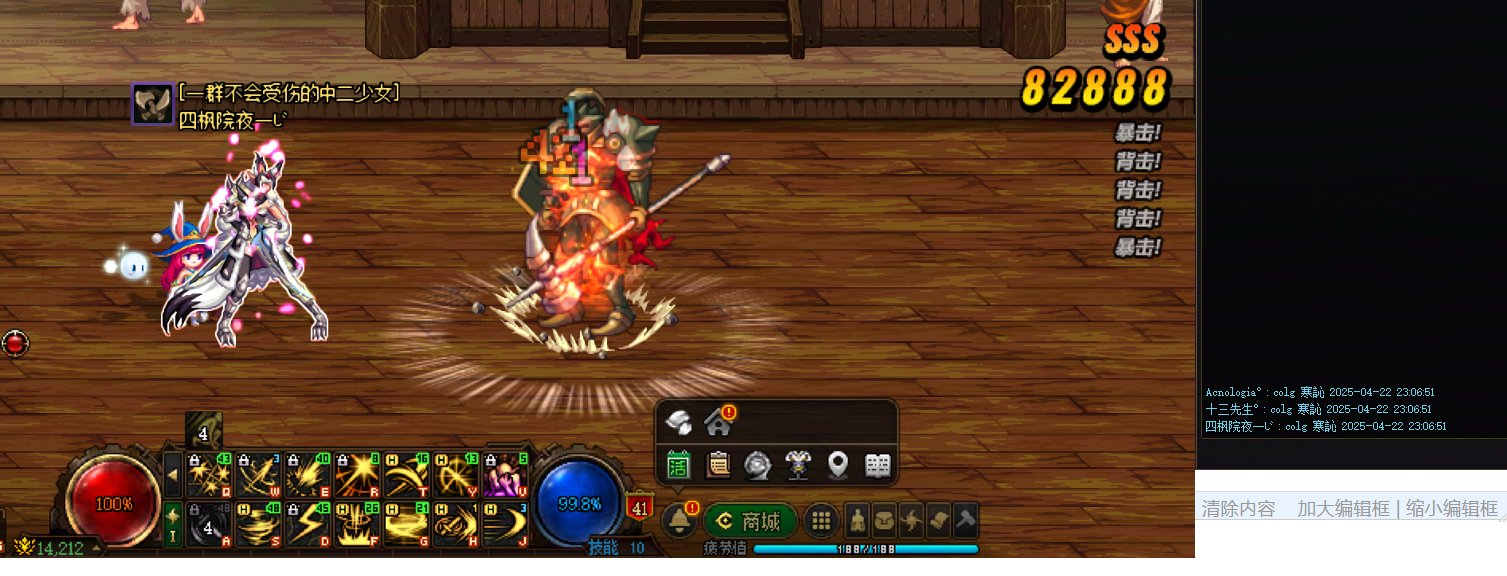Open the armor mannequin icon
This screenshot has width=1507, height=576.
pyautogui.click(x=798, y=465)
